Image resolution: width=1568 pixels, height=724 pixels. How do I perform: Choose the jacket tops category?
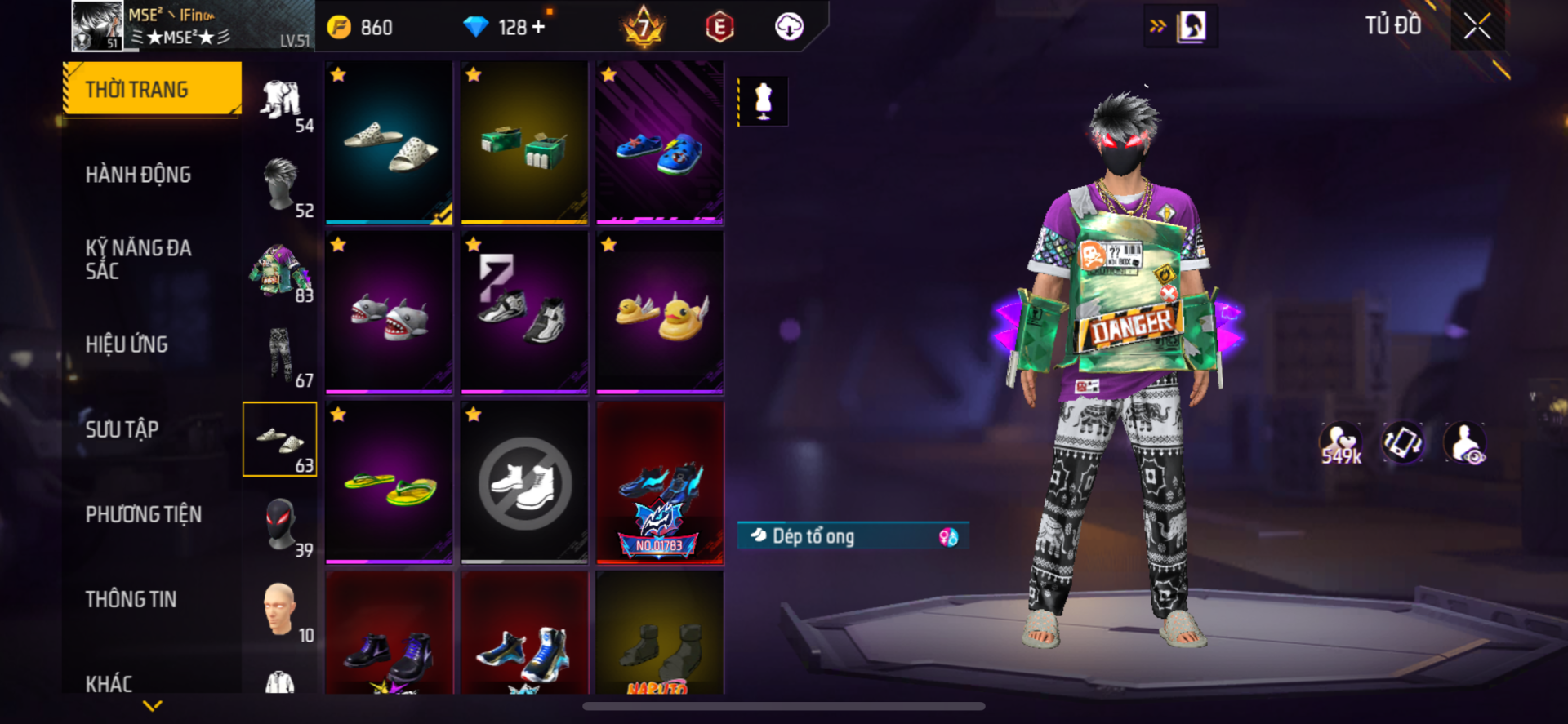point(280,270)
